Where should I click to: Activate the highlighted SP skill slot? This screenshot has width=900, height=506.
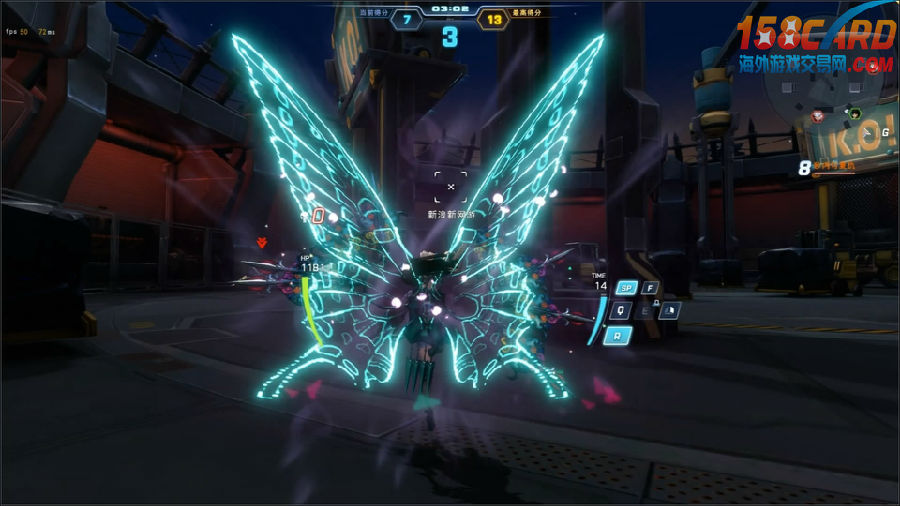click(627, 288)
